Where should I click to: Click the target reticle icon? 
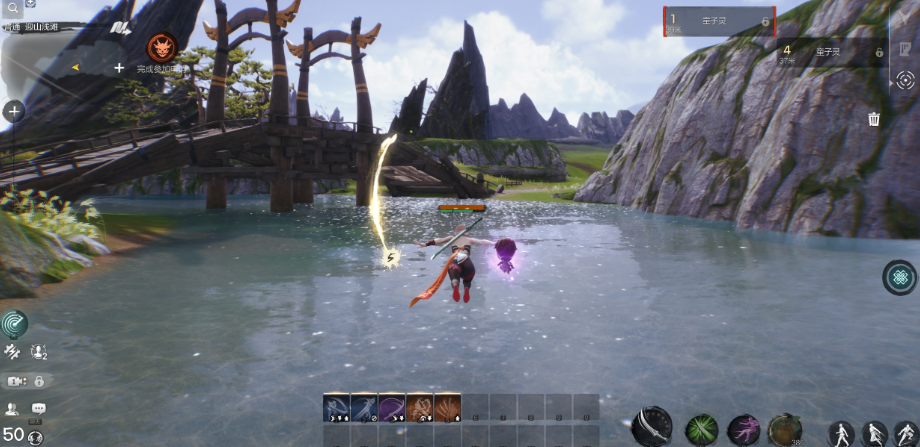[x=905, y=81]
